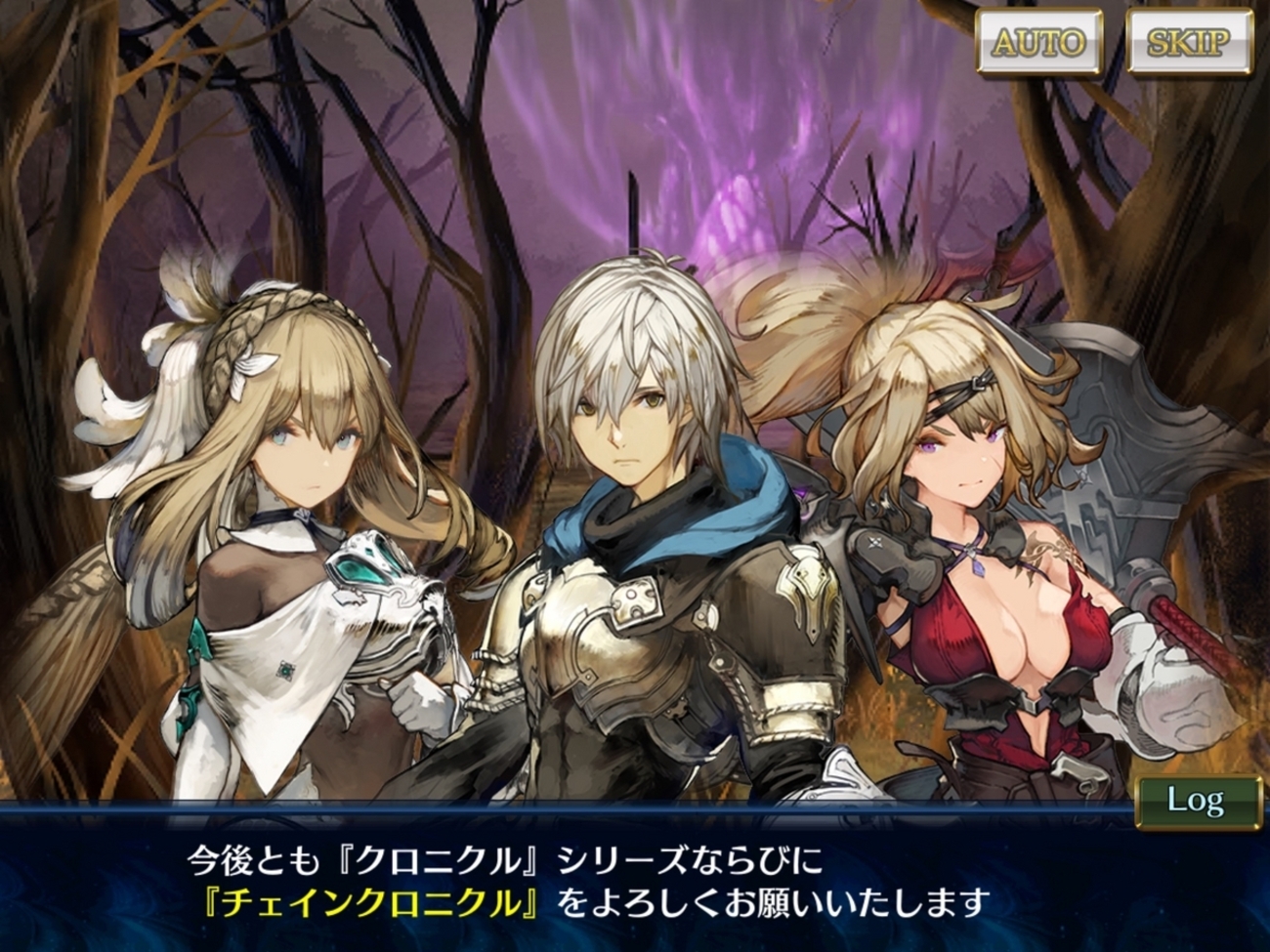Screen dimensions: 1270x952
Task: Skip the story scene with SKIP
Action: (1188, 42)
